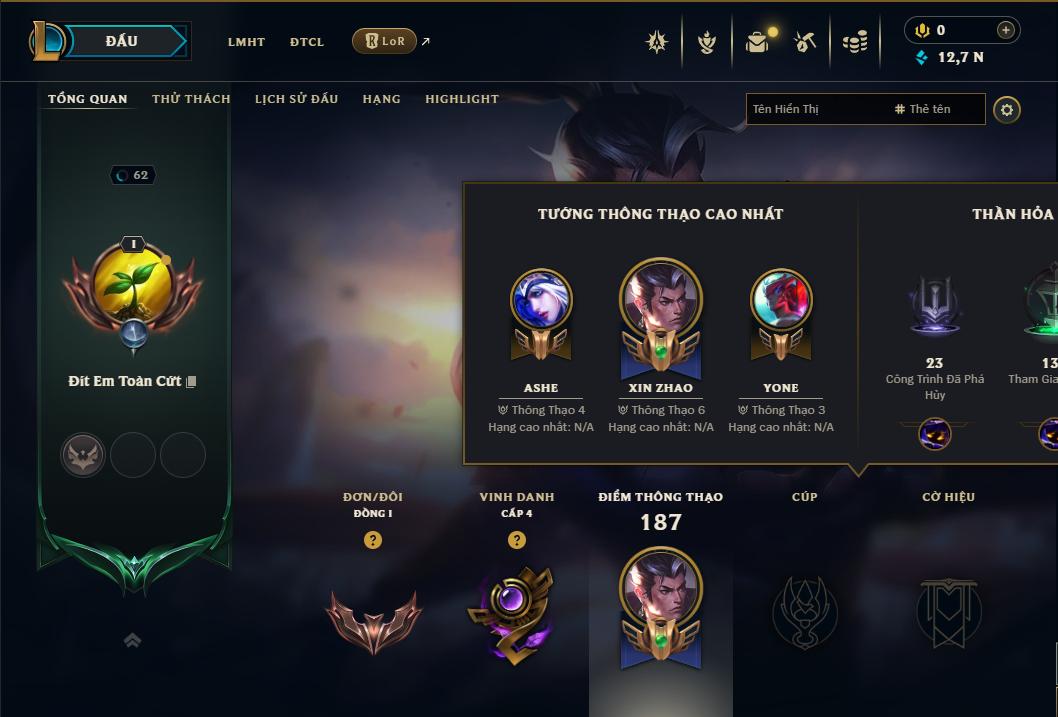Click the plus button to buy RP
Screen dimensions: 1058x717
(1005, 30)
